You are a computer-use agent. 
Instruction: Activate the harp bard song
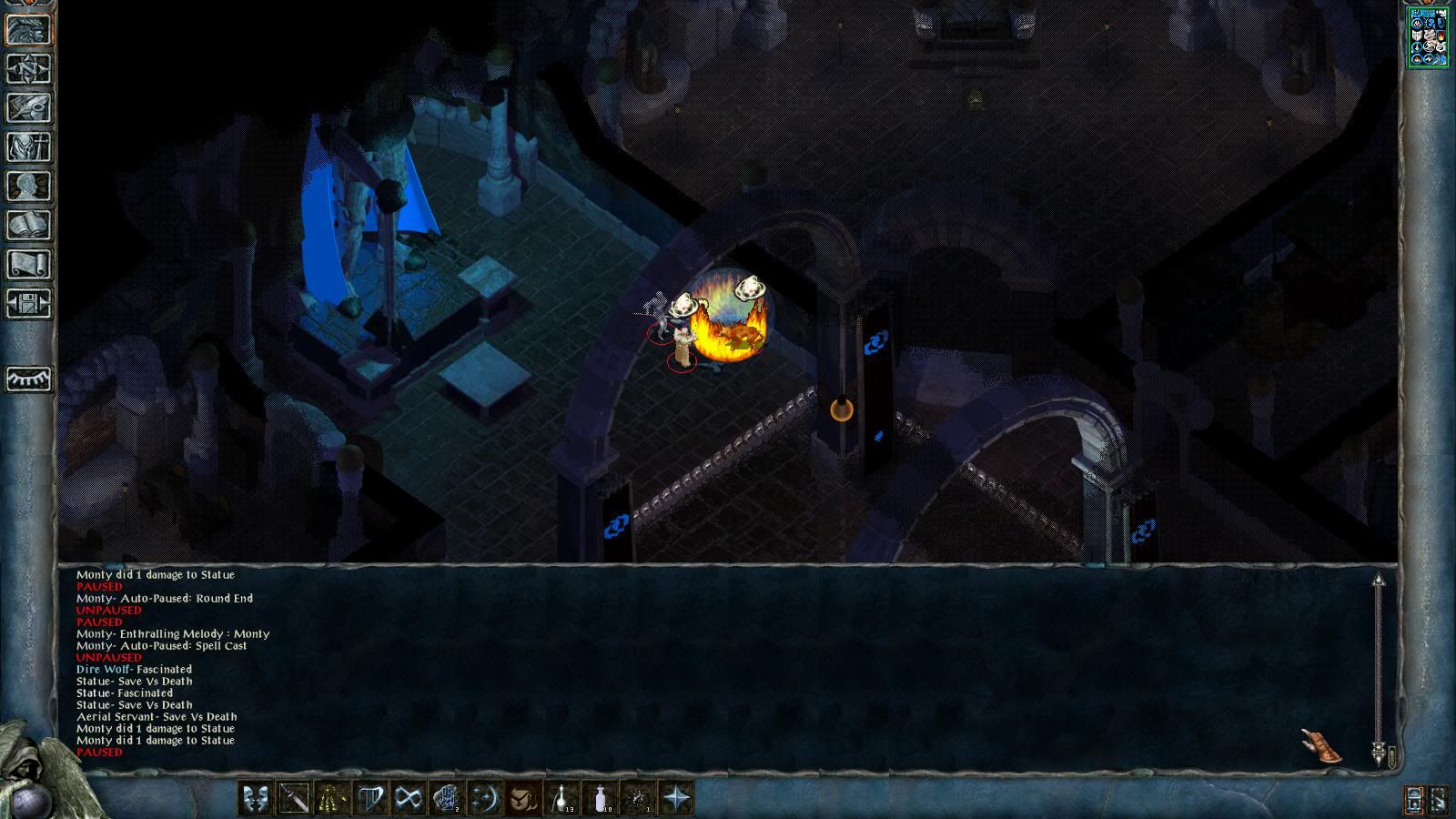tap(370, 799)
